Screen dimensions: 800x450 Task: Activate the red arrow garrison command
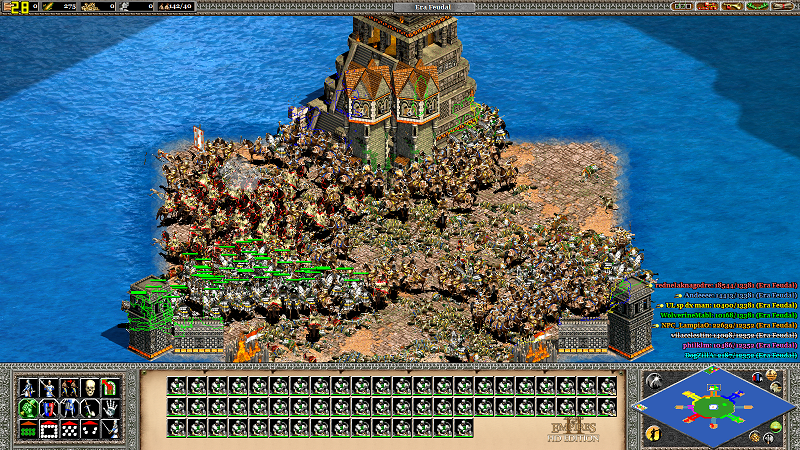point(110,387)
